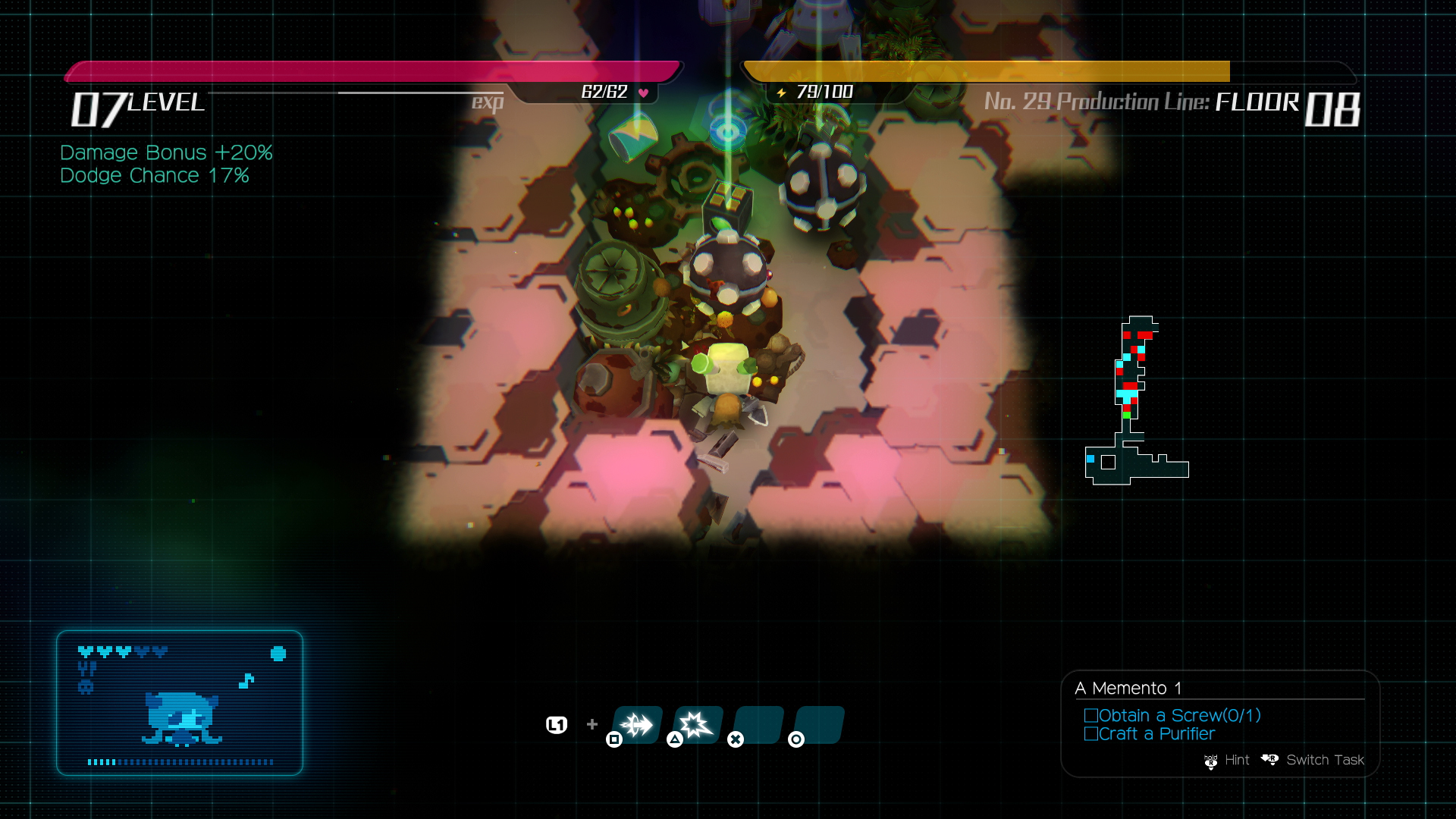Click the Damage Bonus +20% stat text

pyautogui.click(x=165, y=152)
